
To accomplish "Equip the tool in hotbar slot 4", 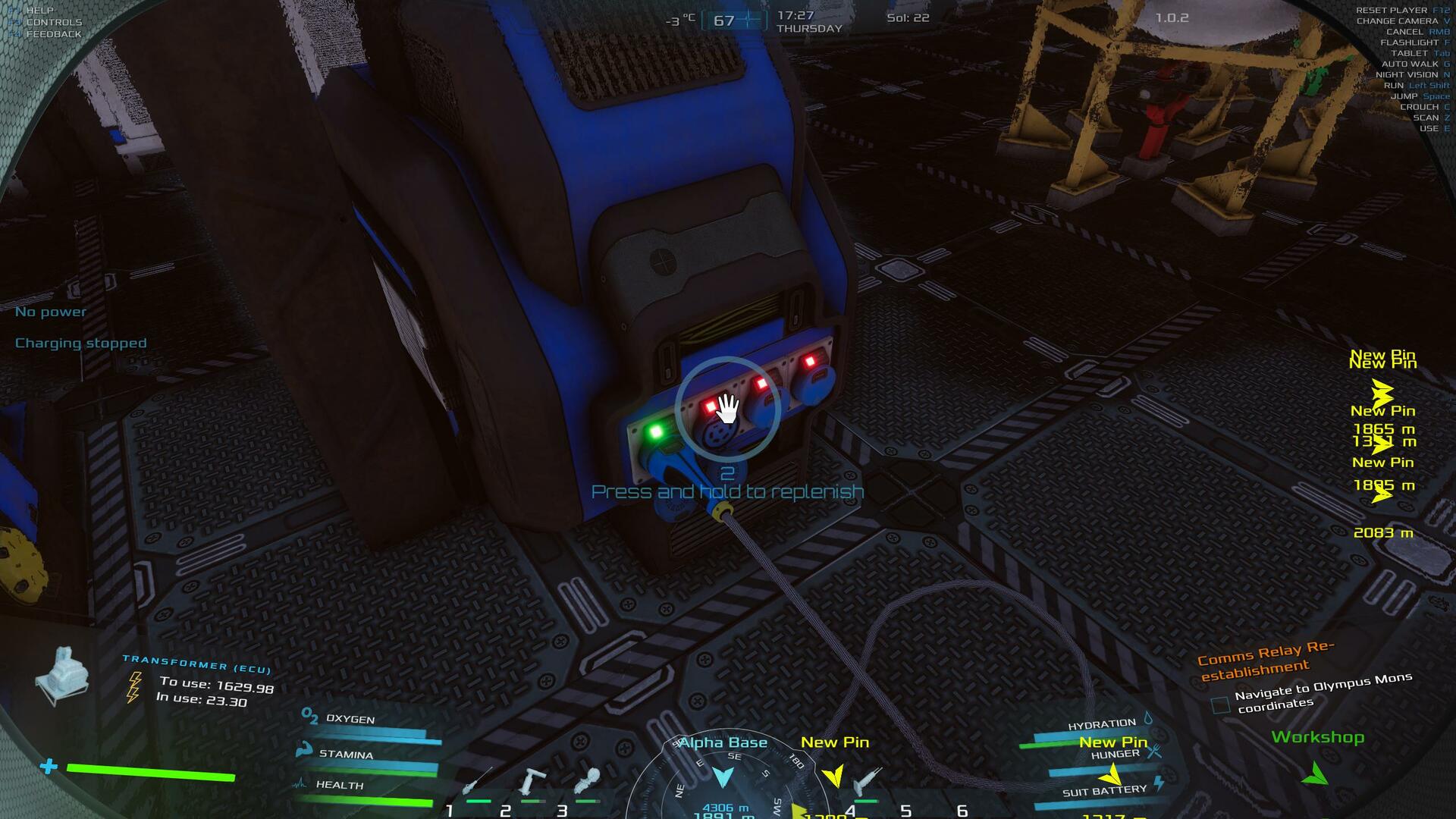I will (x=866, y=781).
